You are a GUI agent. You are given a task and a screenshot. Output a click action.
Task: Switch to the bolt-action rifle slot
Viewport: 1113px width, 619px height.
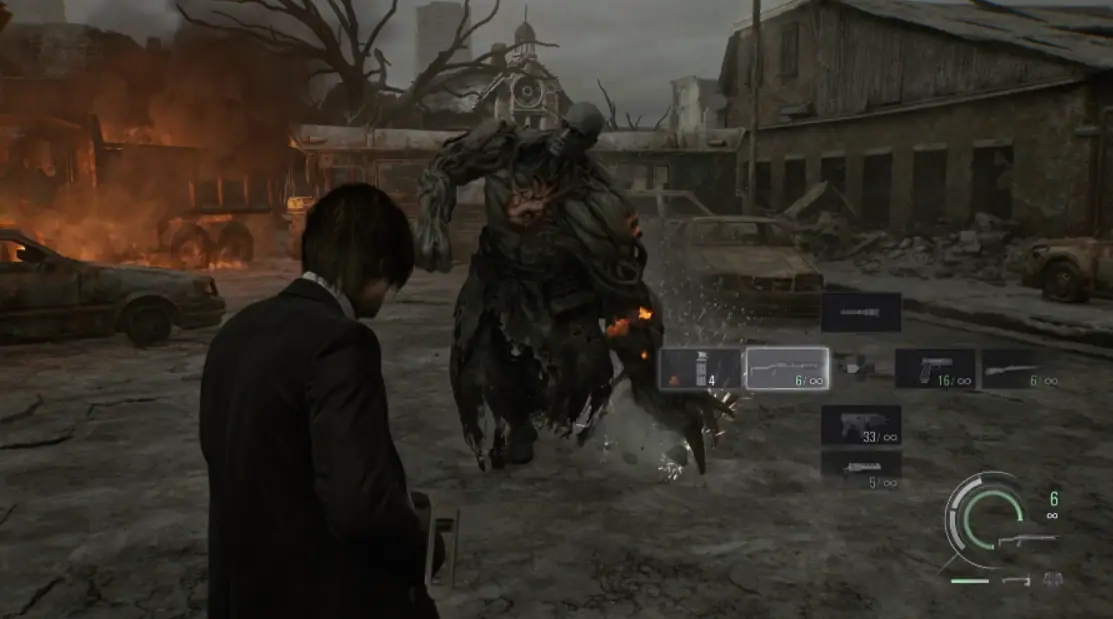pyautogui.click(x=1020, y=368)
